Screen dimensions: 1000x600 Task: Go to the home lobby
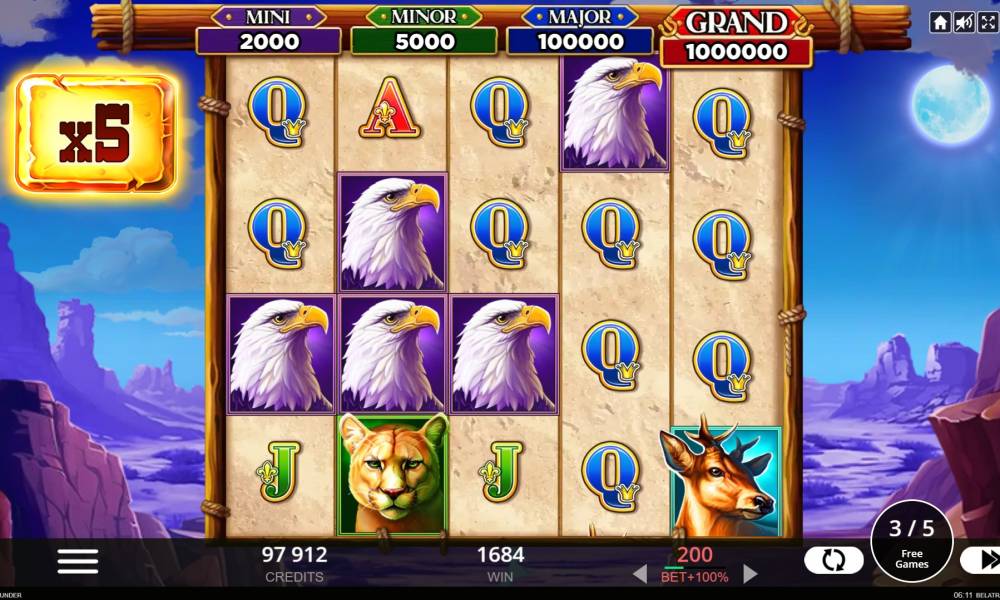[x=940, y=23]
